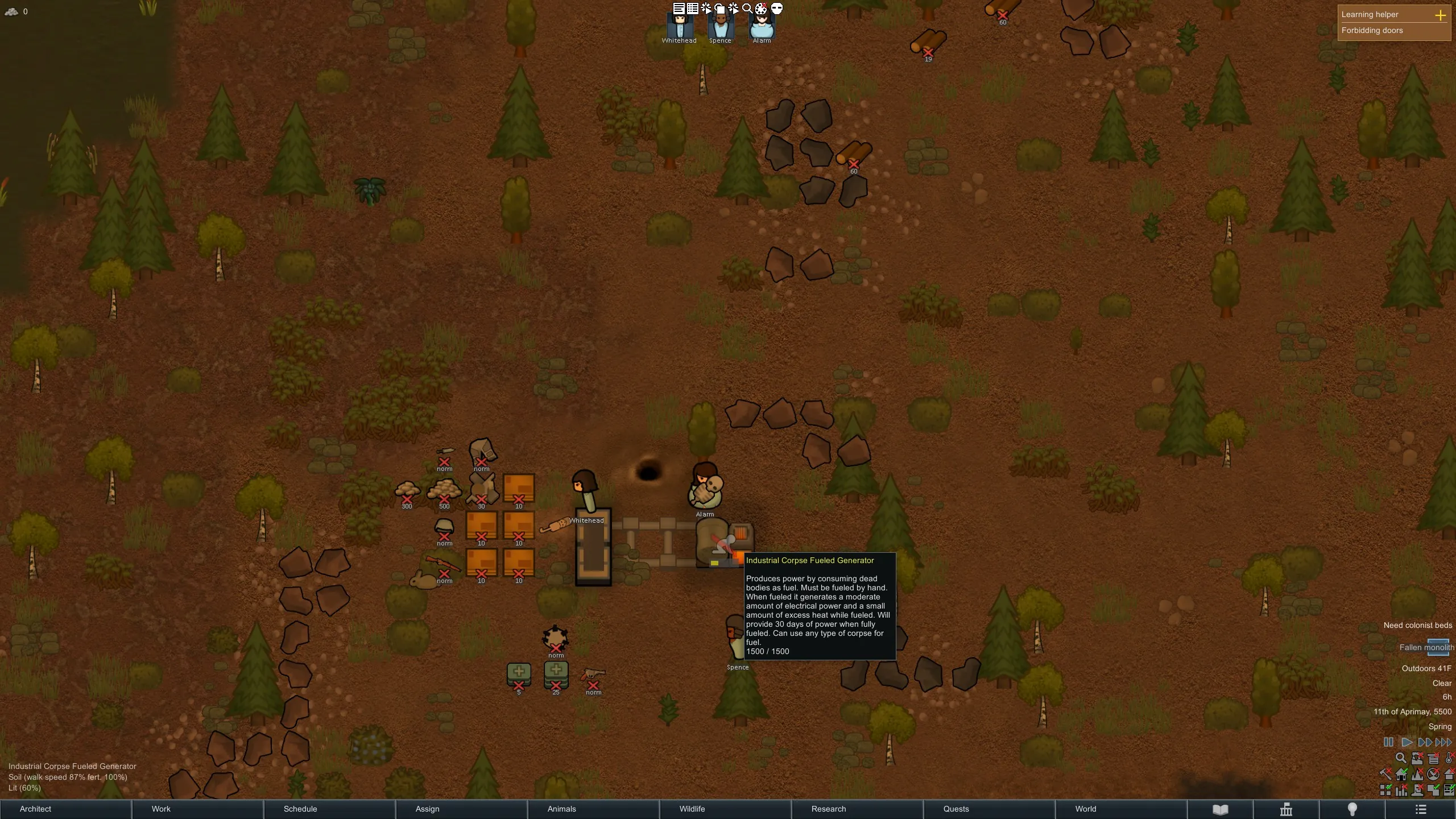Image resolution: width=1456 pixels, height=819 pixels.
Task: Select Whitehead's colonist portrait
Action: click(x=680, y=26)
